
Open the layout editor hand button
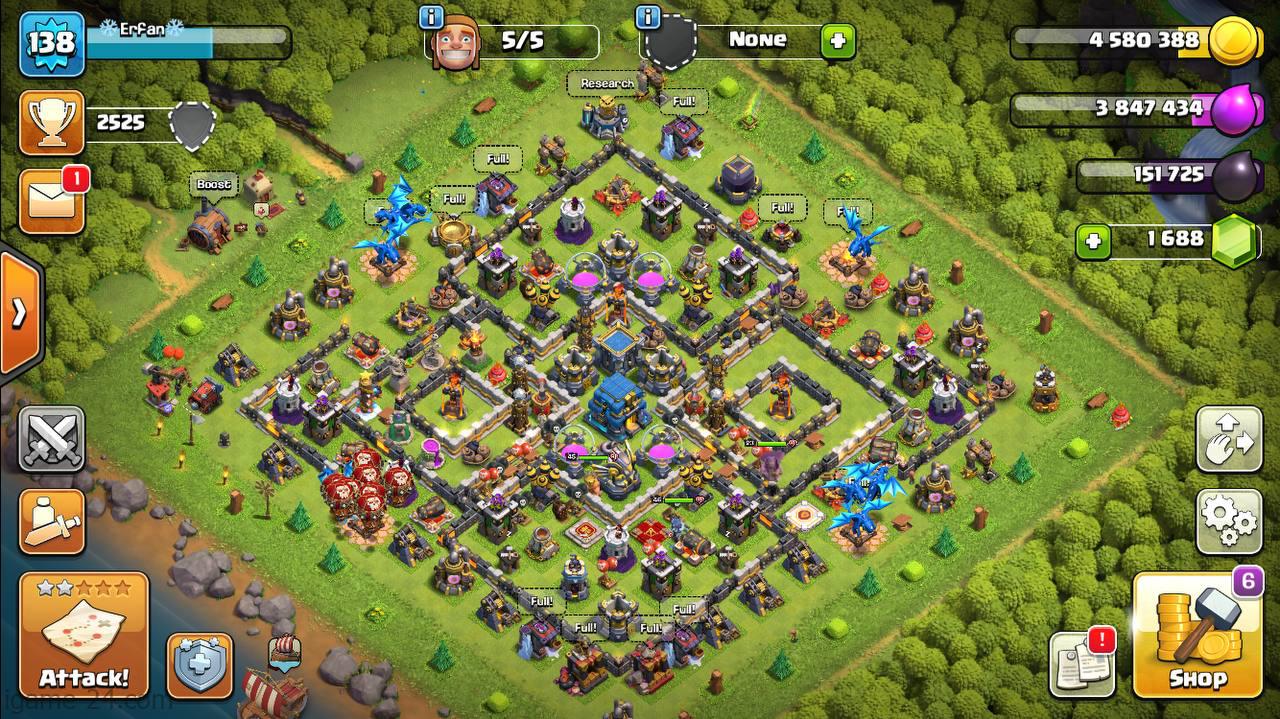[1228, 438]
